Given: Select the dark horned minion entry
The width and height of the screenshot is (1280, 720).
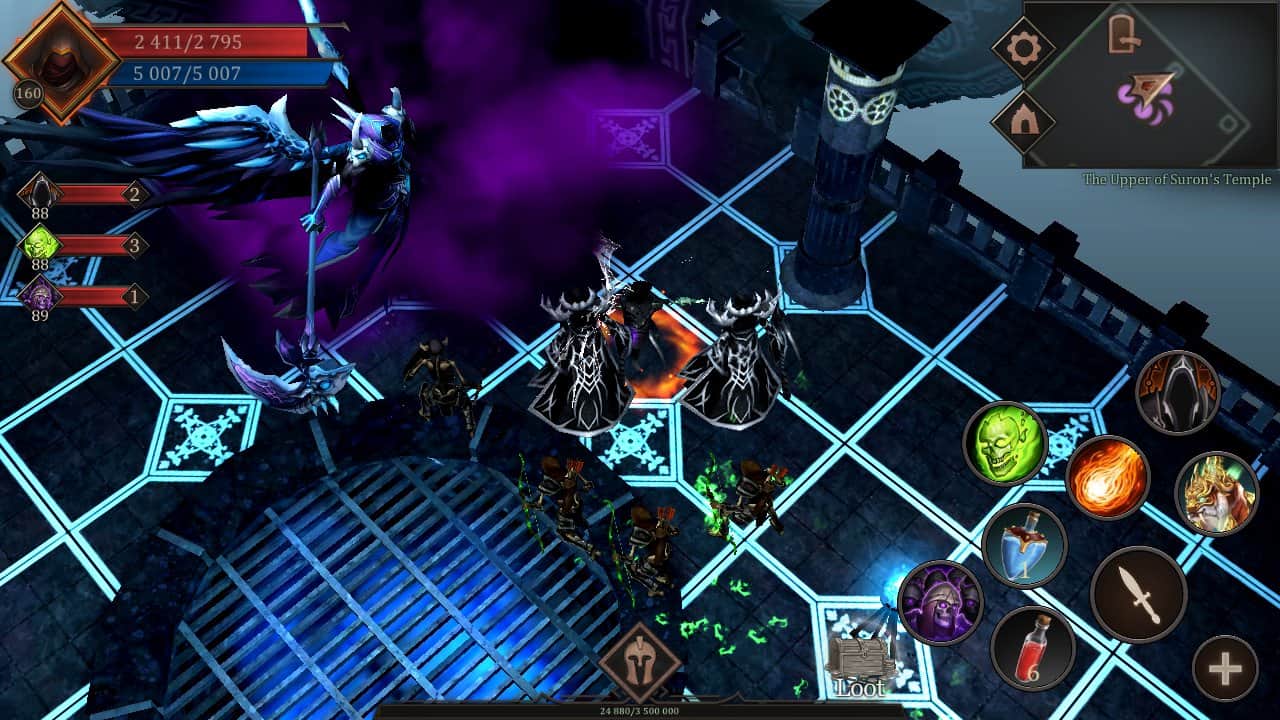Looking at the screenshot, I should [x=40, y=193].
